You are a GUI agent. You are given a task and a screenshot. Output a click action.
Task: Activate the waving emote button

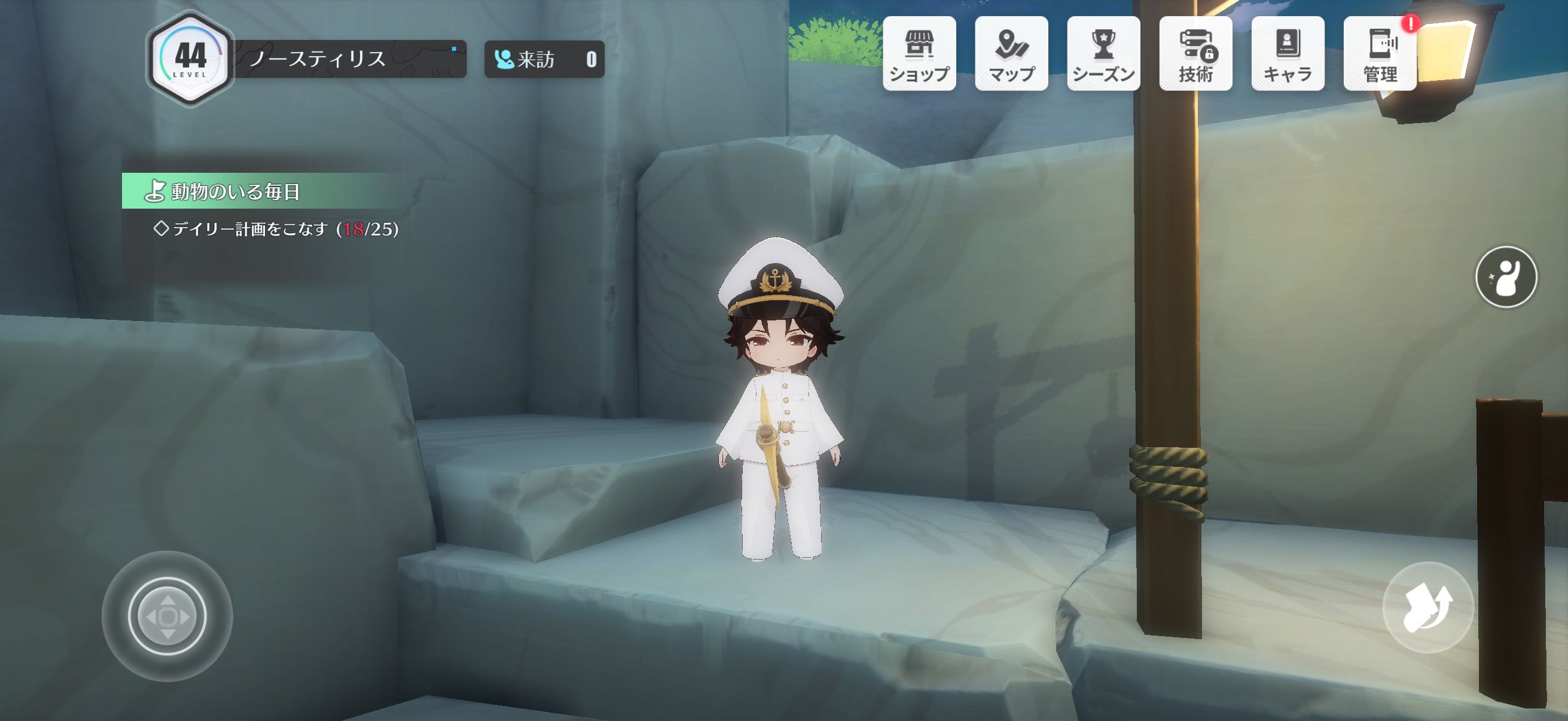[1506, 277]
